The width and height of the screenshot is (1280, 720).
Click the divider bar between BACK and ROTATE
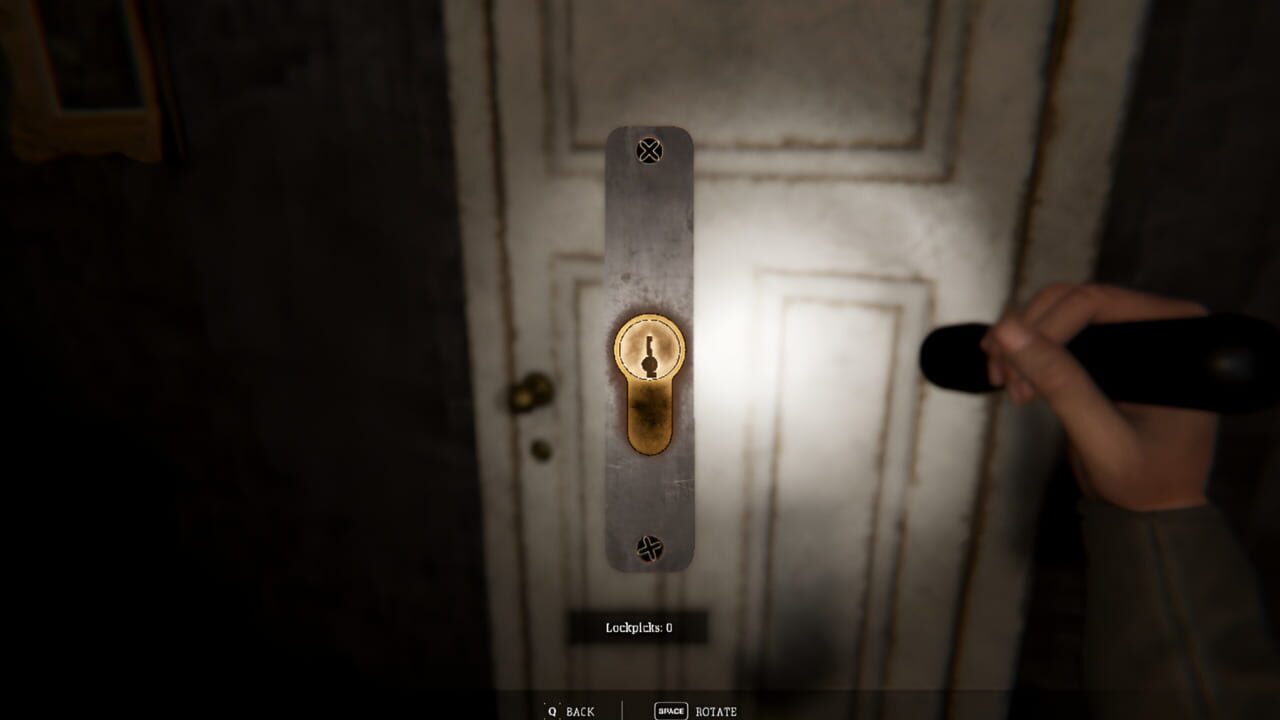tap(622, 710)
